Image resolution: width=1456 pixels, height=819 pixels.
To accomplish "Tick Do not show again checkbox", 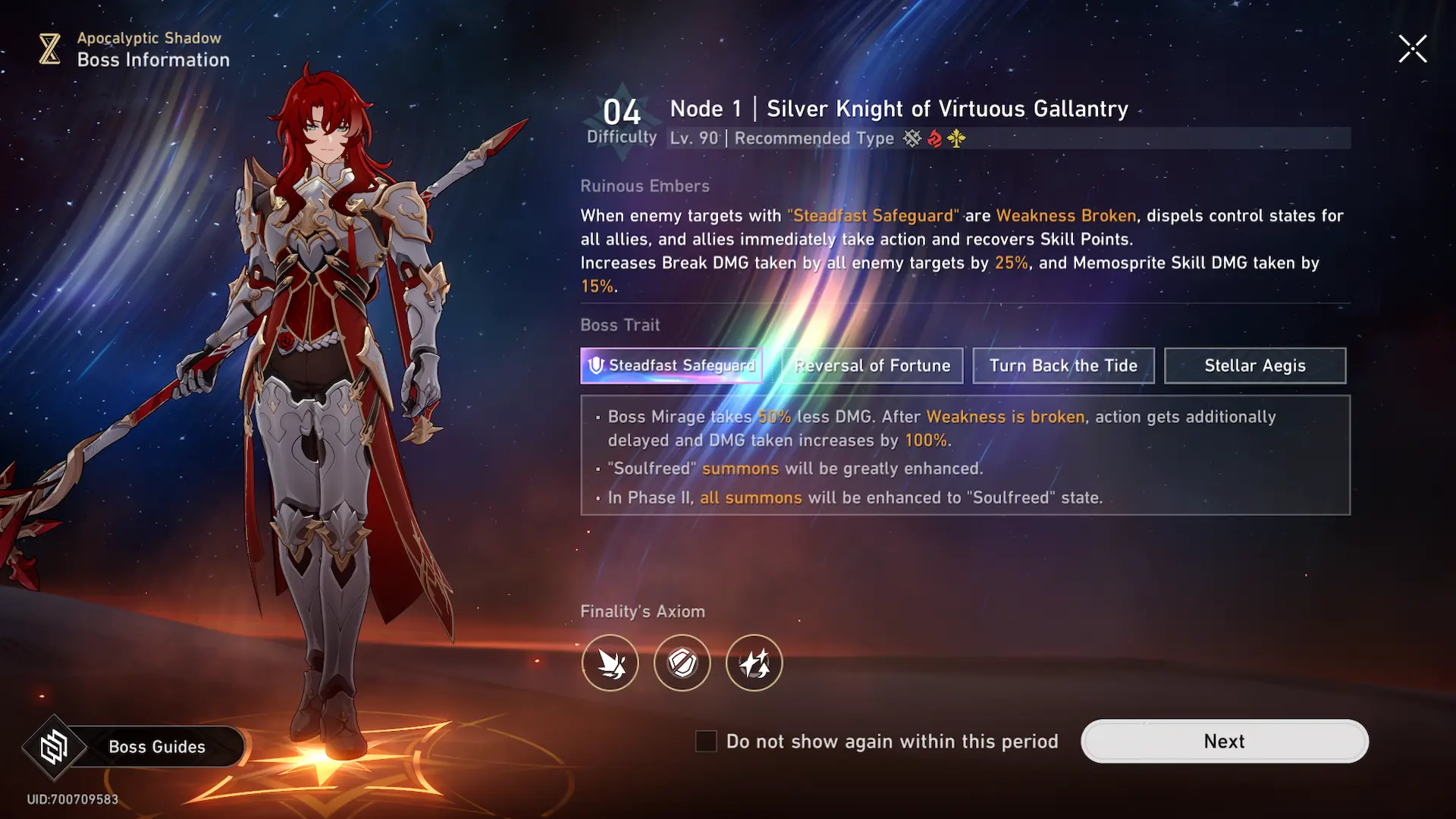I will click(706, 741).
